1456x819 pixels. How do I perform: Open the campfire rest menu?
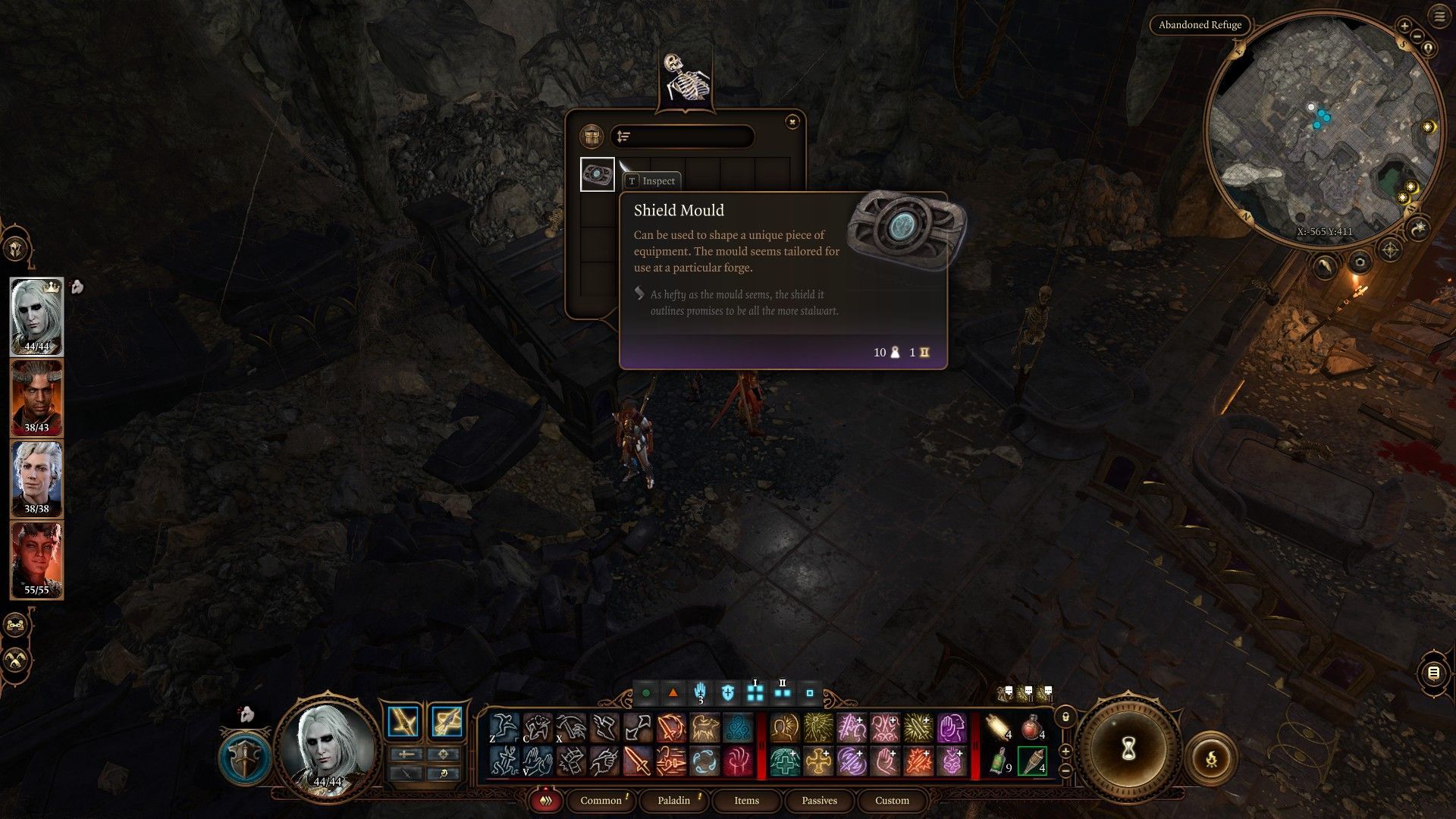pyautogui.click(x=1211, y=758)
